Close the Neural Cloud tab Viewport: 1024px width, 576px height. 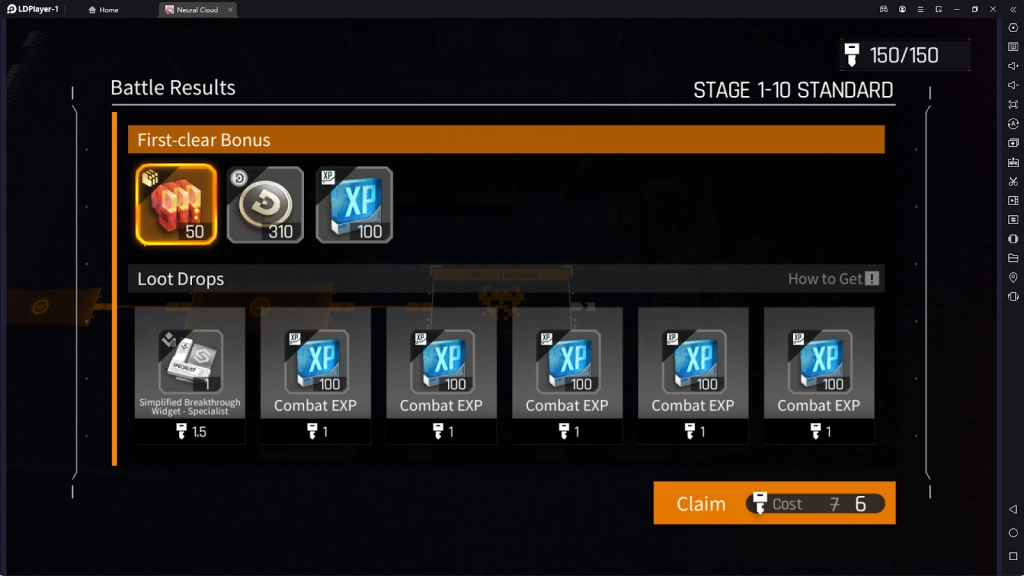click(230, 10)
